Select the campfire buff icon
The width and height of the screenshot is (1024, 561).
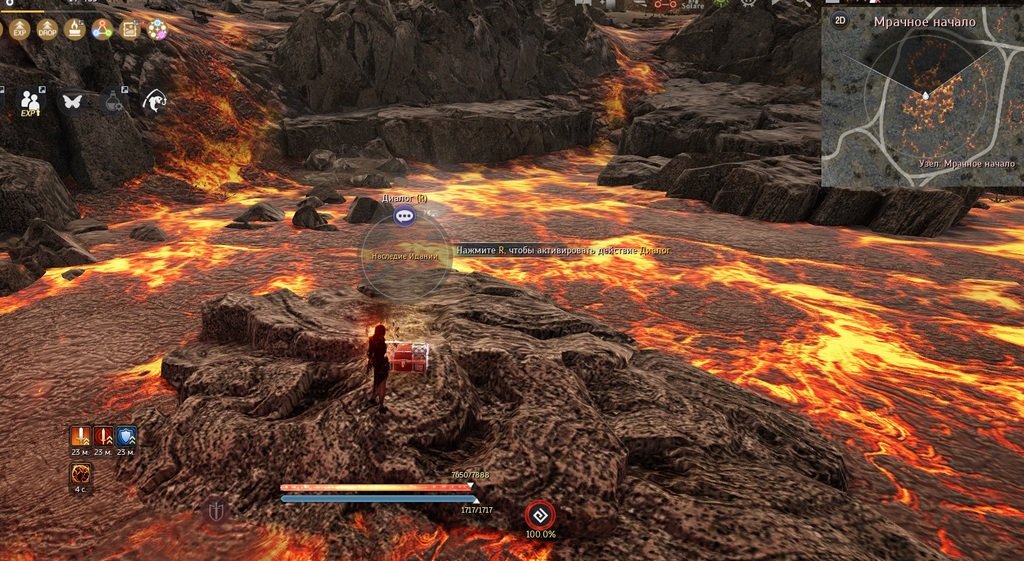[74, 29]
